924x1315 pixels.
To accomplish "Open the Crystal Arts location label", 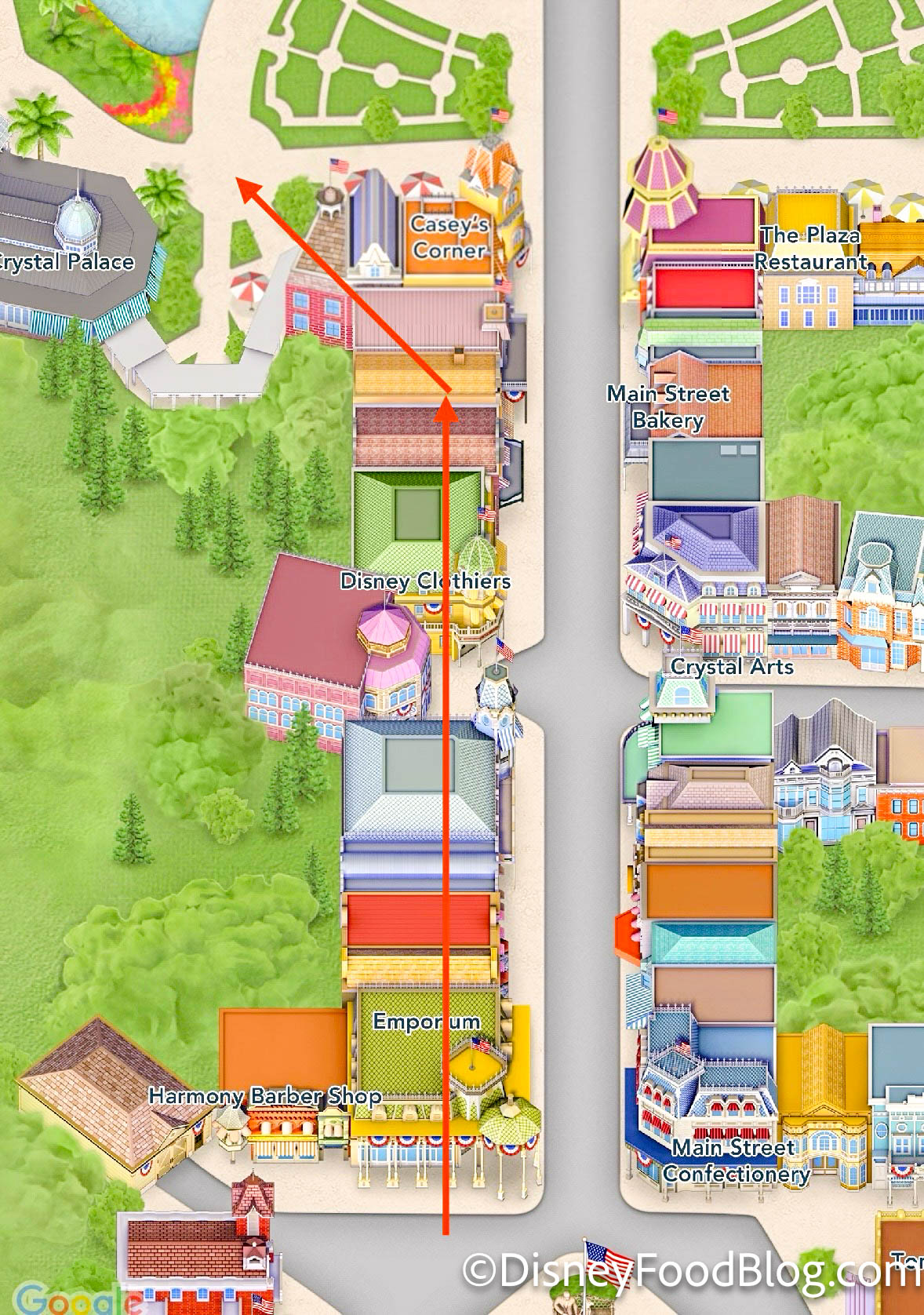I will click(732, 667).
